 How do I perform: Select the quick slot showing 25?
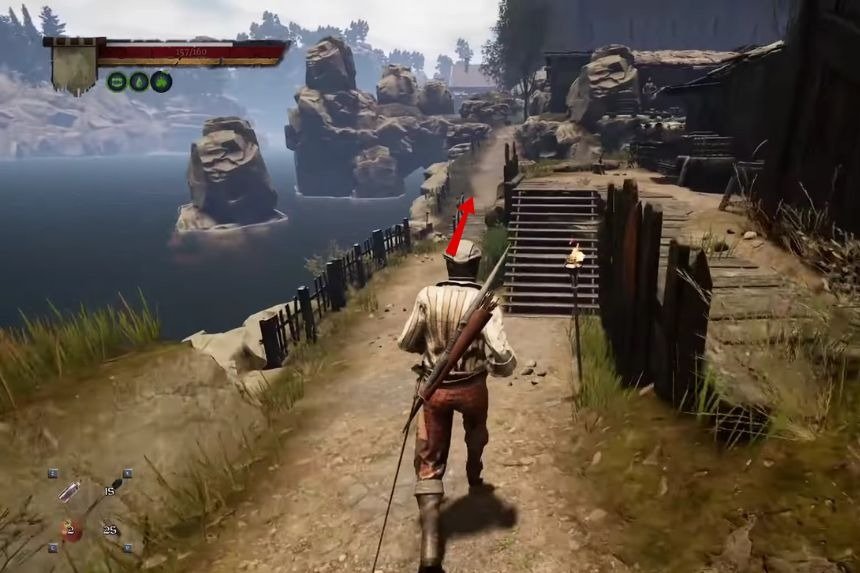(108, 529)
